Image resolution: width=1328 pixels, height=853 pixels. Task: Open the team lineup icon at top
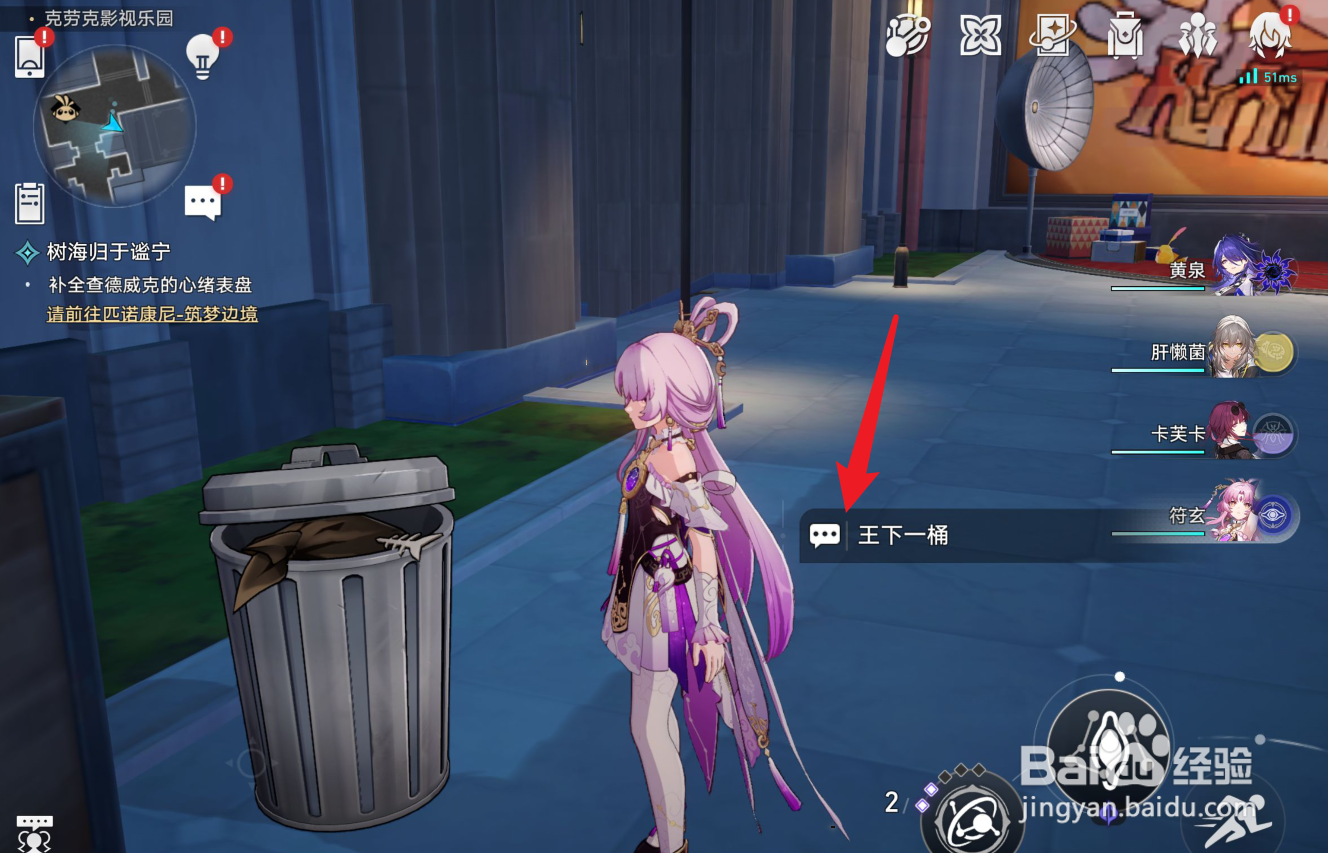tap(1198, 35)
